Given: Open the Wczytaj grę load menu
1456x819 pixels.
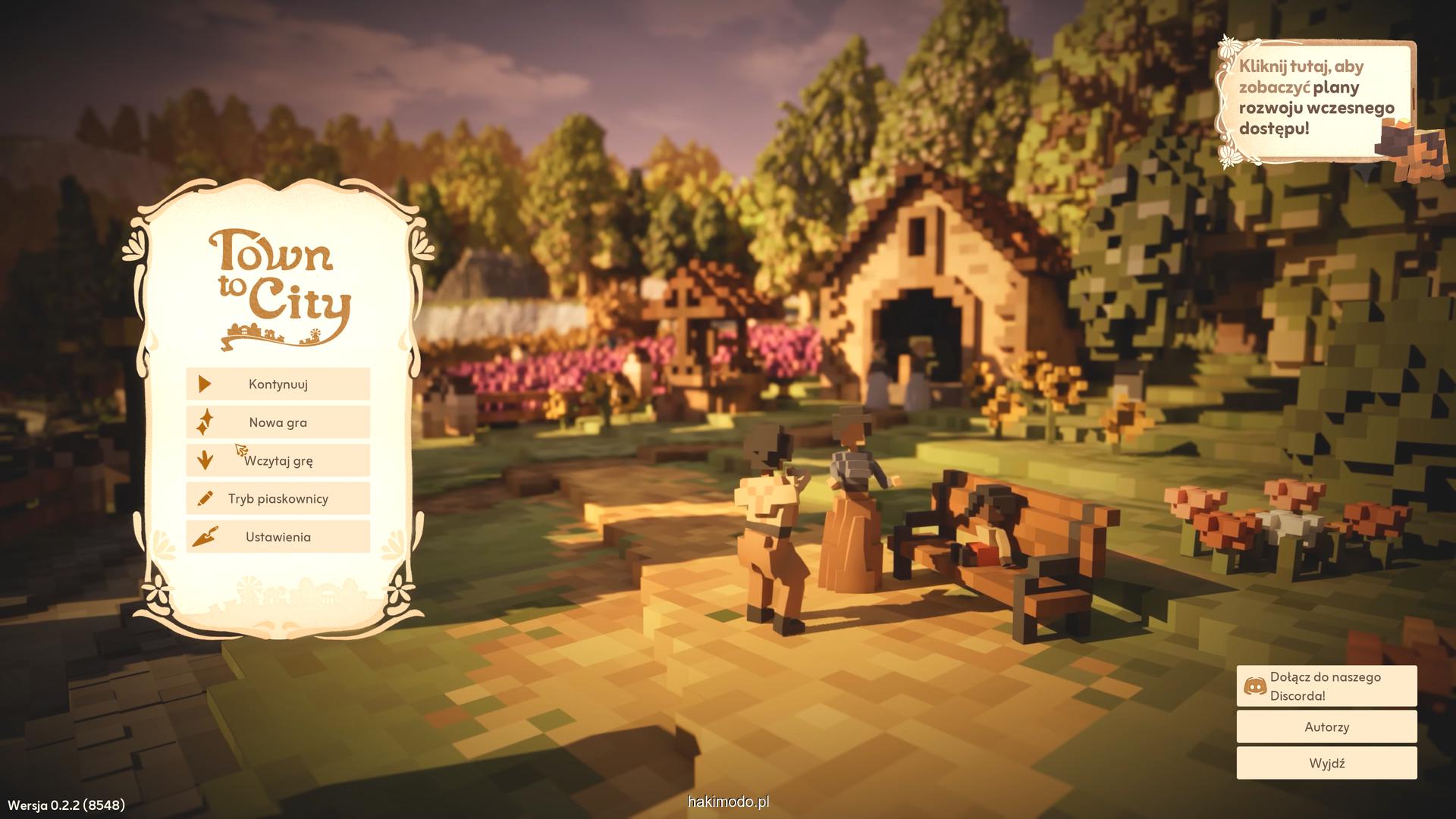Looking at the screenshot, I should coord(278,460).
